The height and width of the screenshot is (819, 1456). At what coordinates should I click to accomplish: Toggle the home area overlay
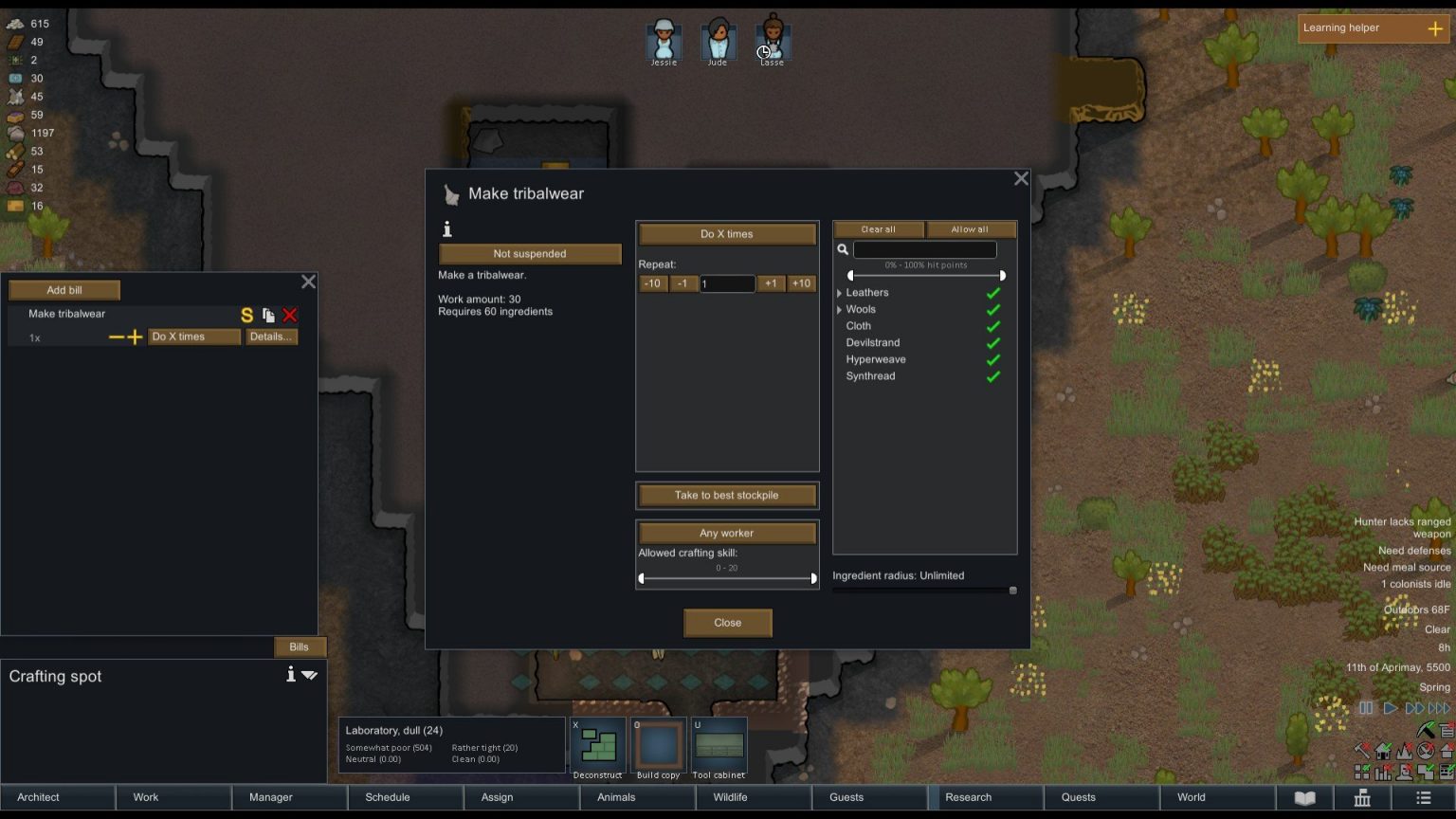(1383, 751)
